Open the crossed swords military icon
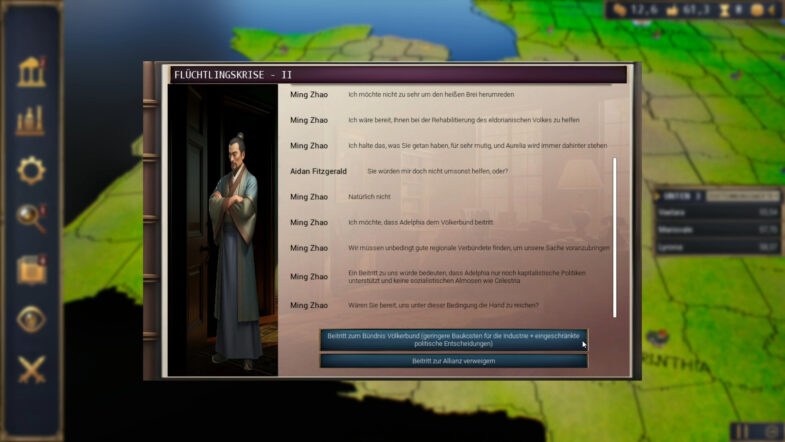 [x=31, y=369]
